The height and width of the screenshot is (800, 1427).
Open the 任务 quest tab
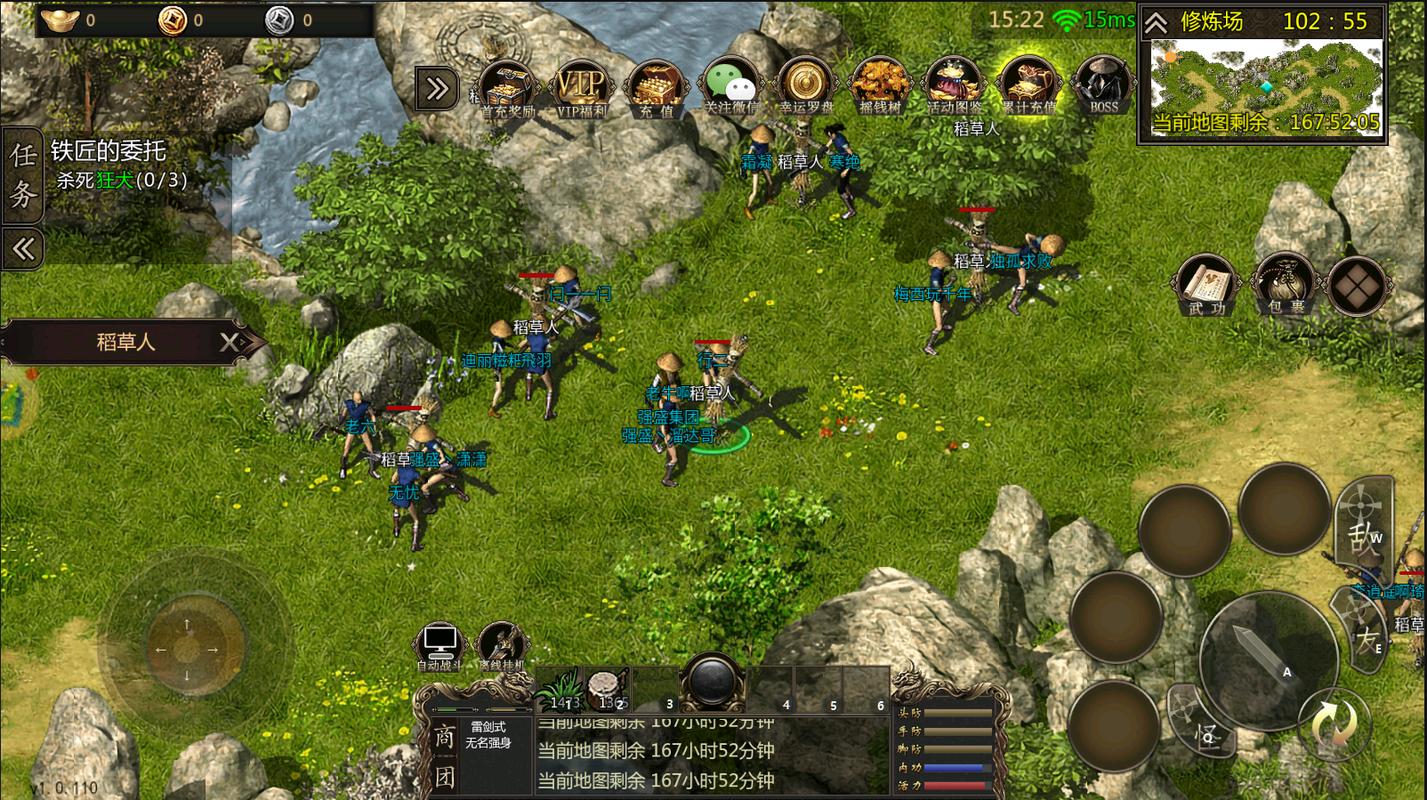pyautogui.click(x=23, y=175)
